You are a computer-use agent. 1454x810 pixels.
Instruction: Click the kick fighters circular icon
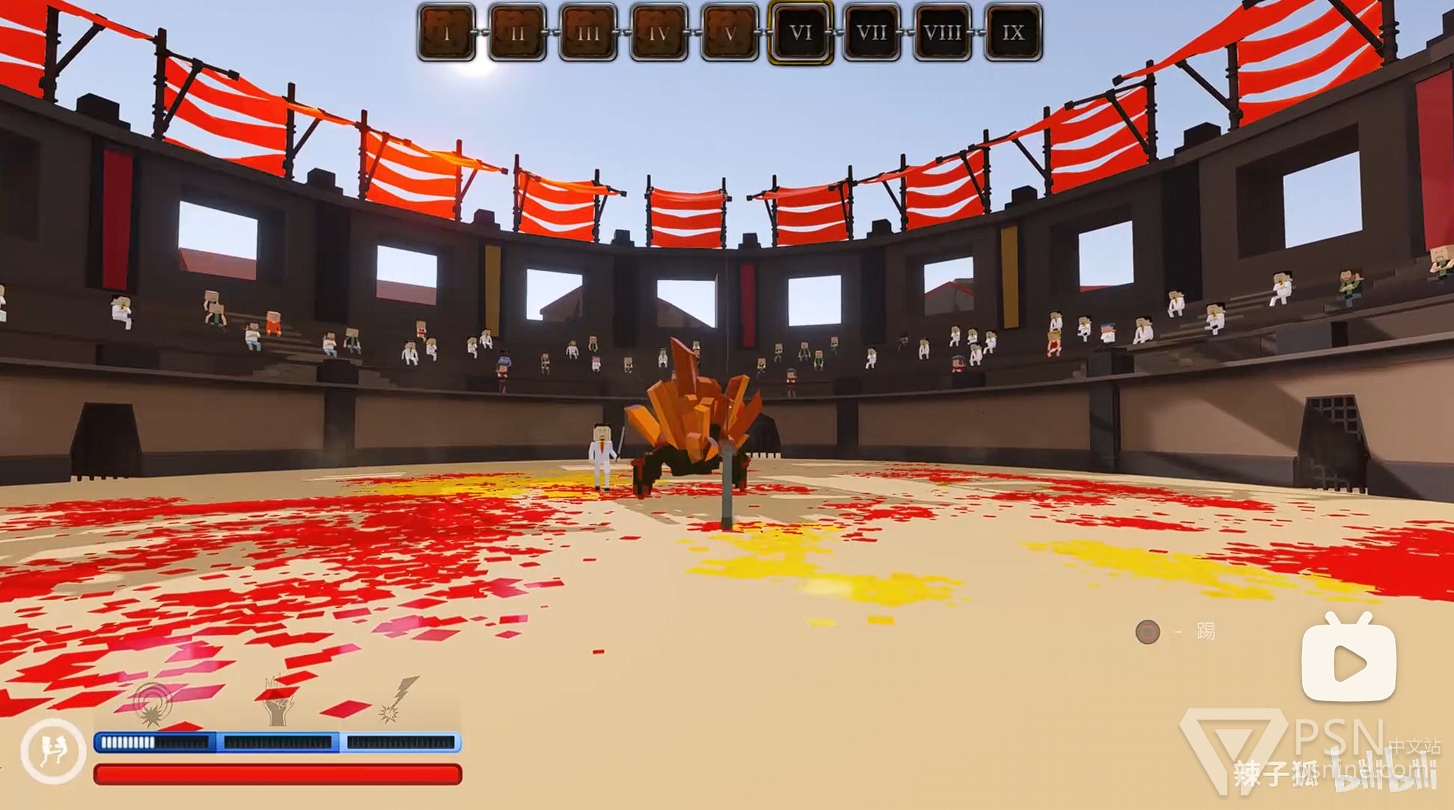[x=53, y=752]
